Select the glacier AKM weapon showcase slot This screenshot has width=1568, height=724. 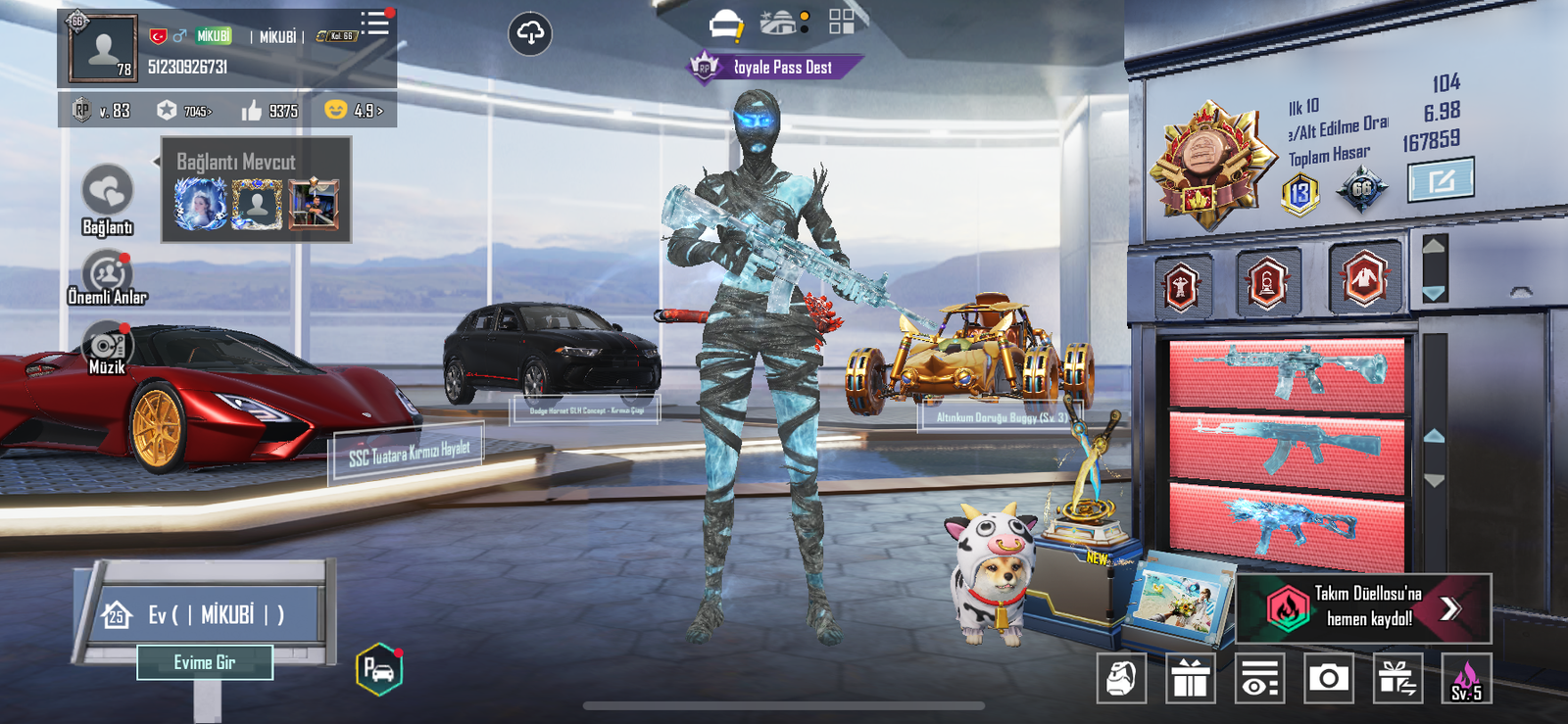coord(1288,451)
